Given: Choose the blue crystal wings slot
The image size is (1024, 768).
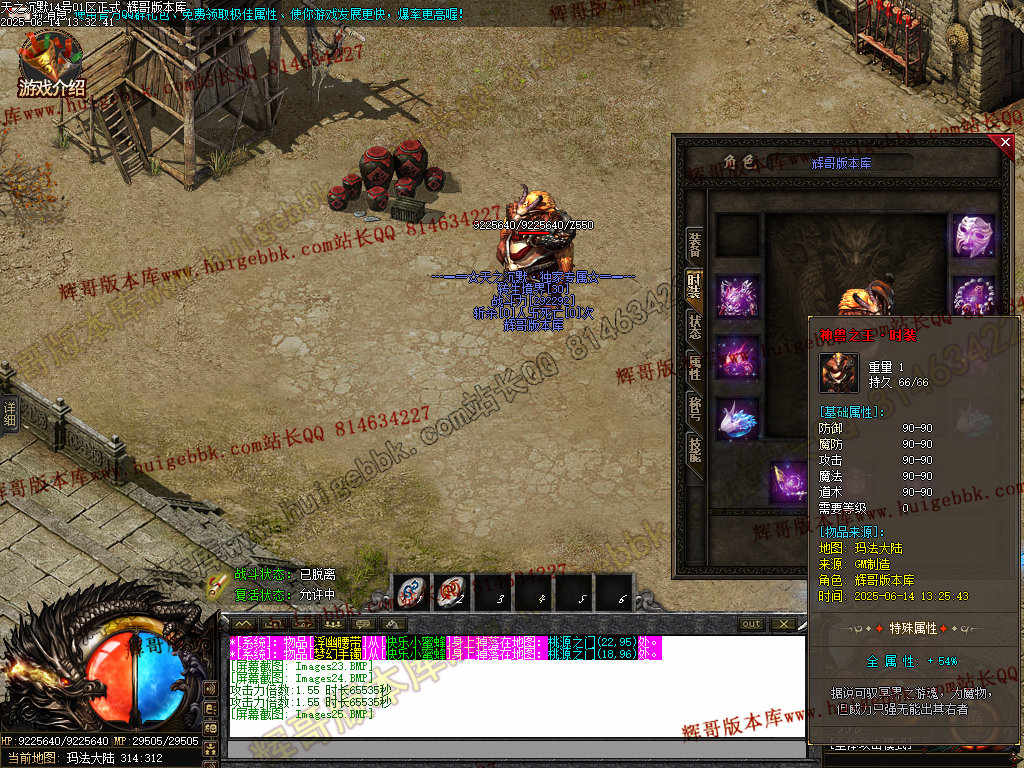Looking at the screenshot, I should [738, 419].
